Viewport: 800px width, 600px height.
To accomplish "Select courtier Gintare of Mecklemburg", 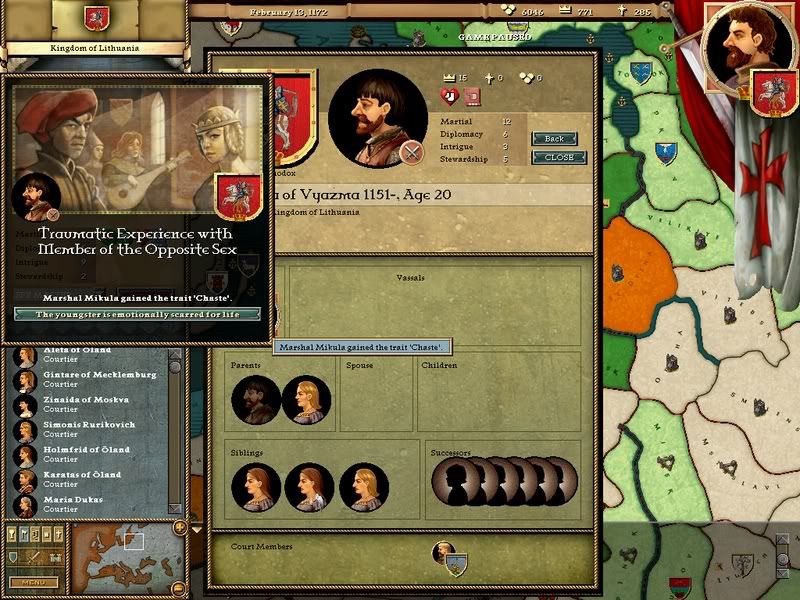I will 85,379.
